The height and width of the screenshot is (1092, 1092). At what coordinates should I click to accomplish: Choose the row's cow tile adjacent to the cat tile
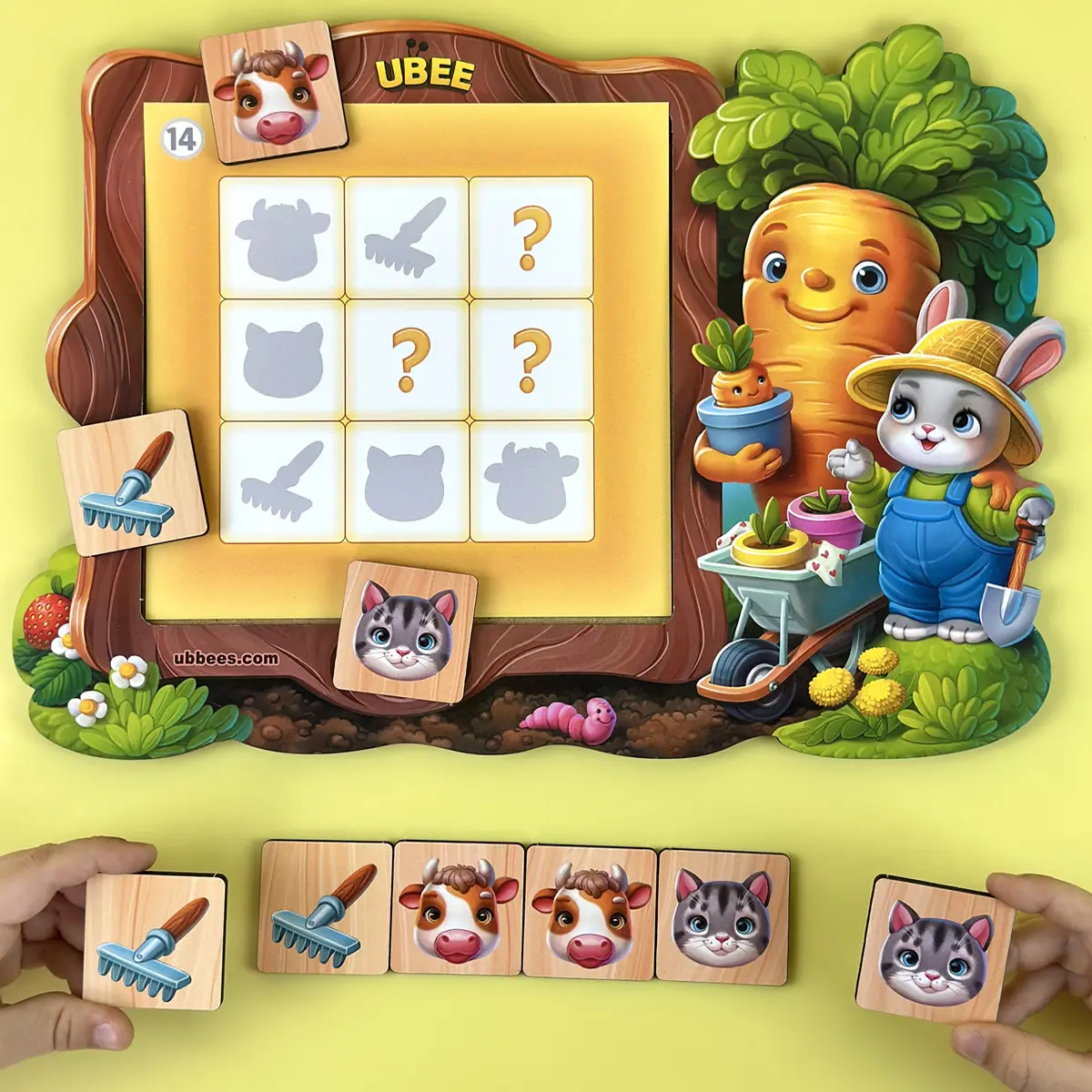click(591, 913)
